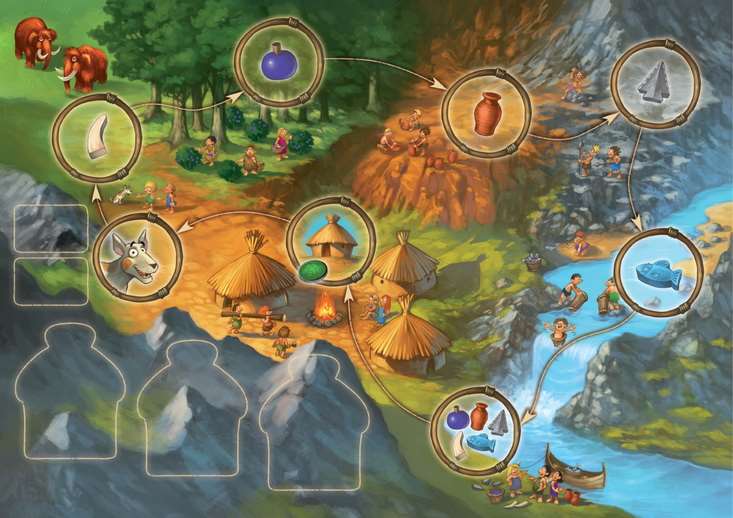Viewport: 733px width, 518px height.
Task: Open the trading circle with all goods
Action: pos(476,430)
